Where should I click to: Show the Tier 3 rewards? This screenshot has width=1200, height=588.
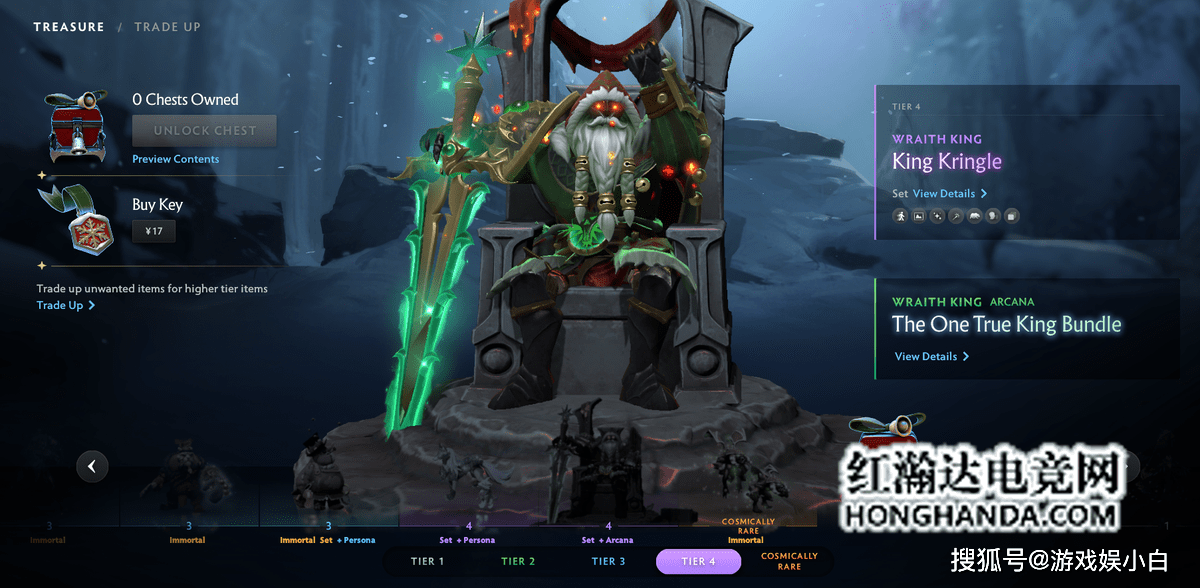tap(608, 561)
